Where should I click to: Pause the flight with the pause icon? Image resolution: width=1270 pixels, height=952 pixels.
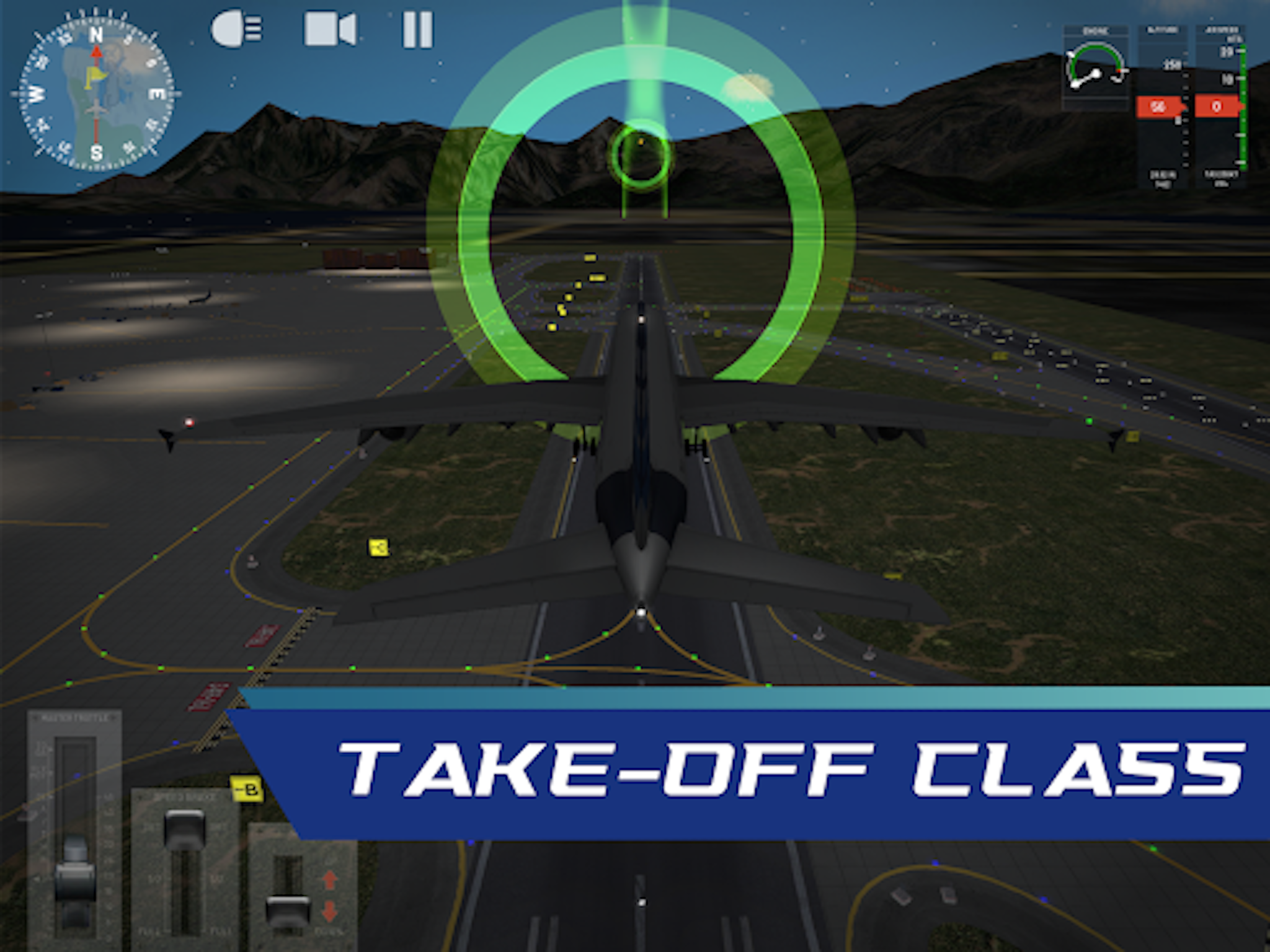coord(417,27)
